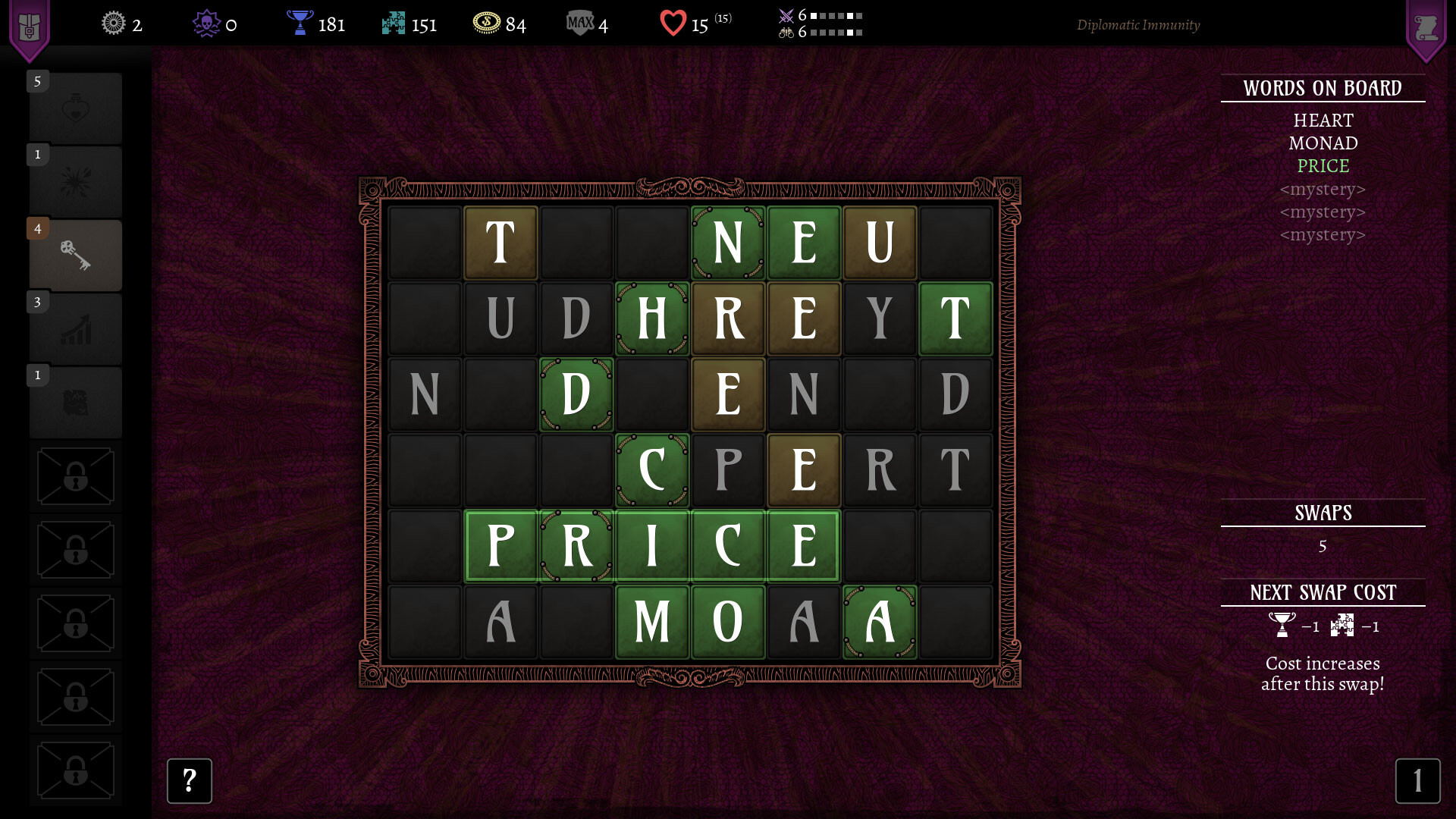The width and height of the screenshot is (1456, 819).
Task: Reveal the first mystery word entry
Action: click(1323, 189)
